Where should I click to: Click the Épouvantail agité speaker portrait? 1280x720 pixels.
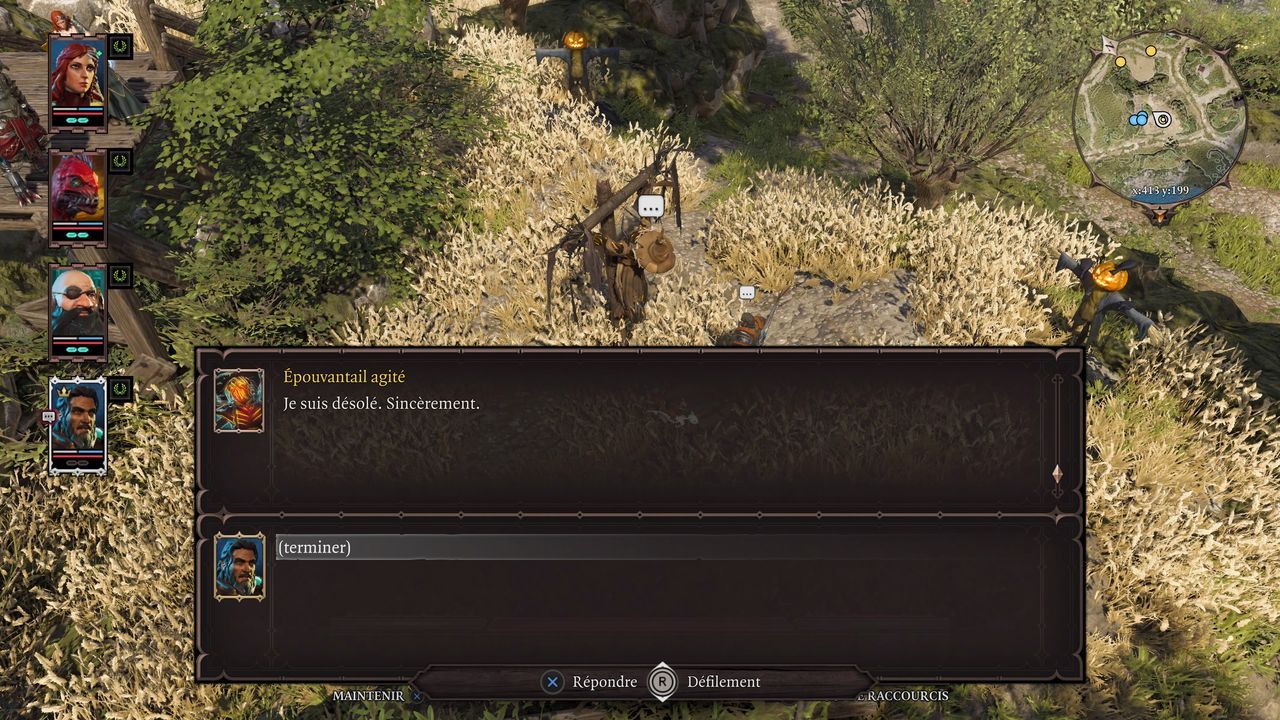pyautogui.click(x=239, y=400)
